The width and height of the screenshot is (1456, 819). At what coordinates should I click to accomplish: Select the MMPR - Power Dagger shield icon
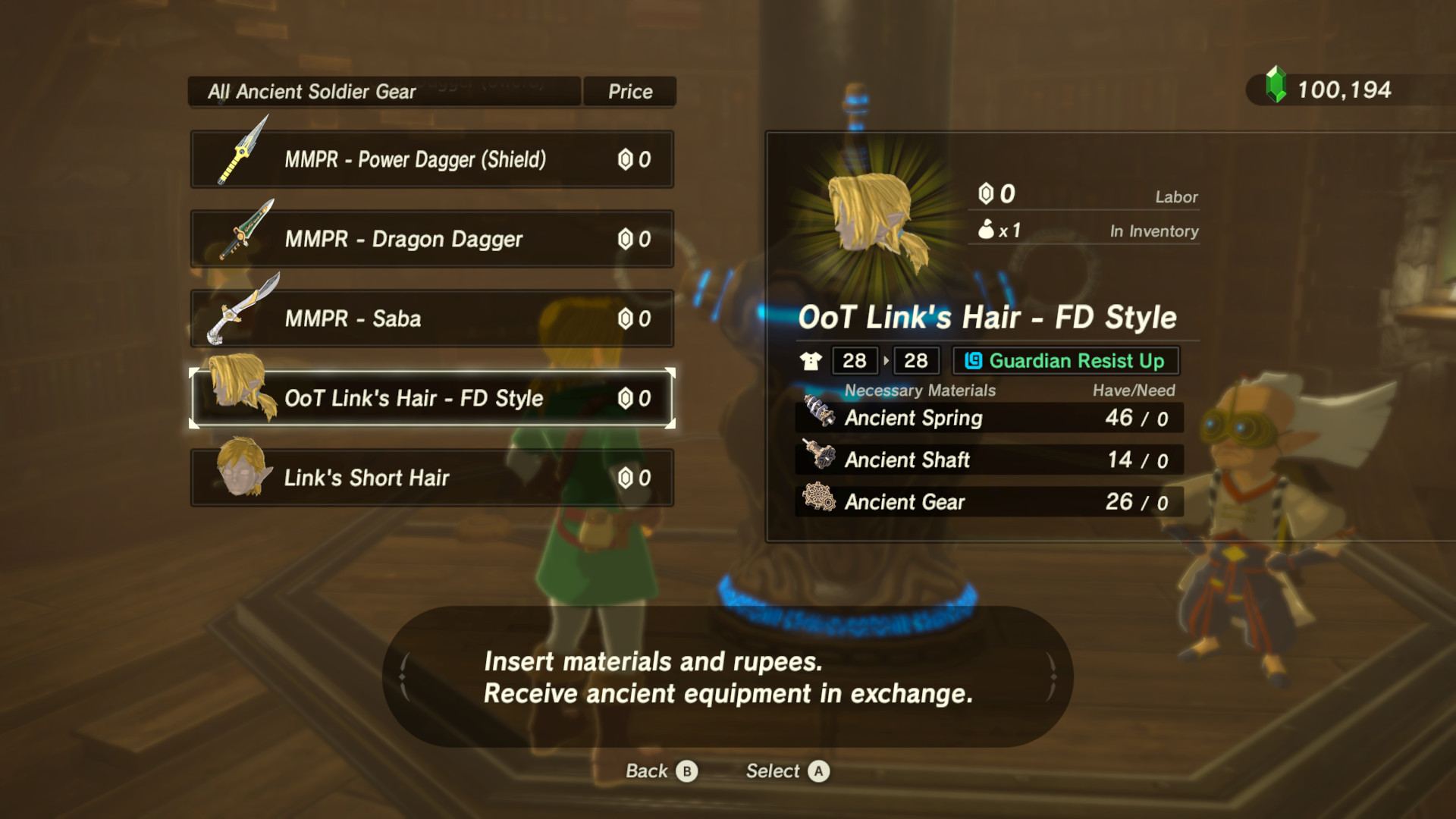coord(239,155)
